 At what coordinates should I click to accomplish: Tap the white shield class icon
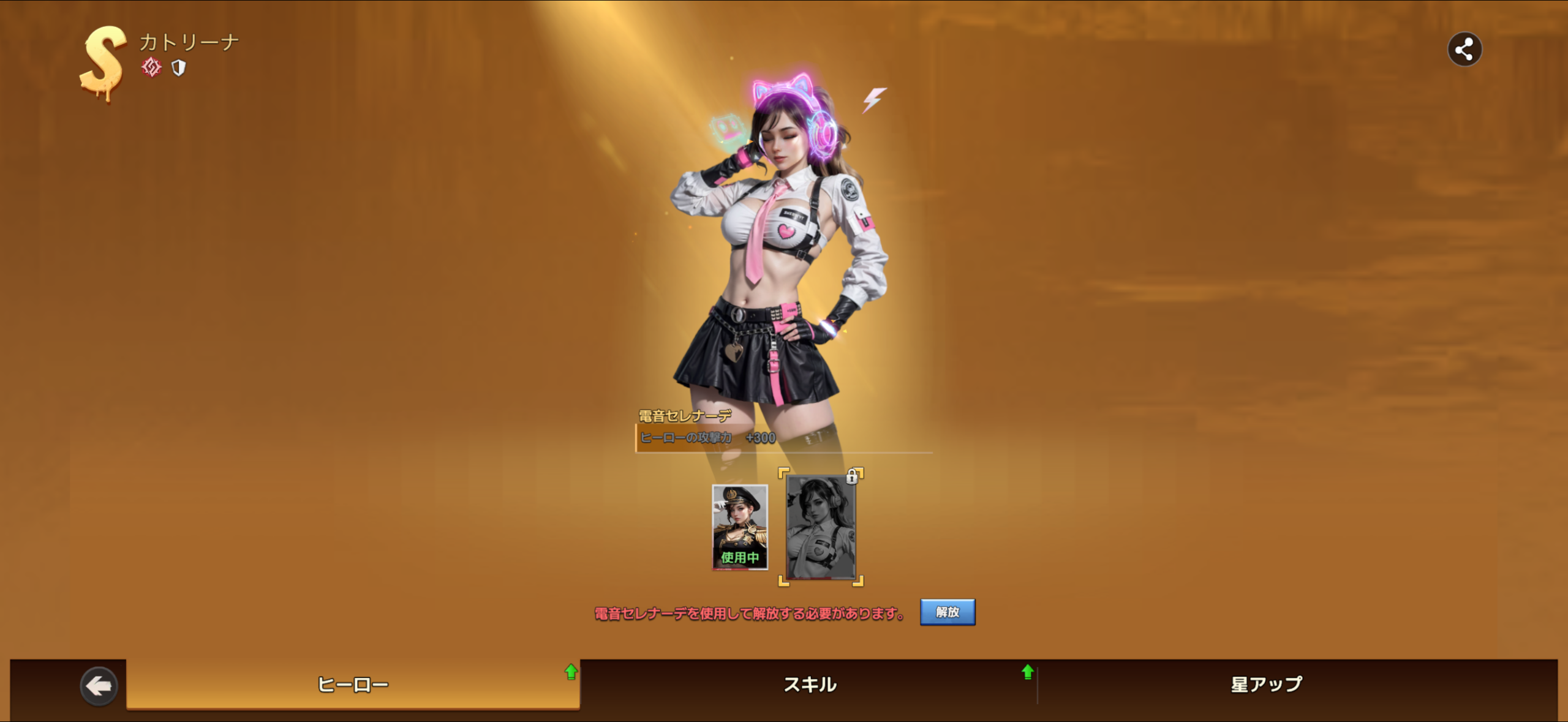[178, 67]
